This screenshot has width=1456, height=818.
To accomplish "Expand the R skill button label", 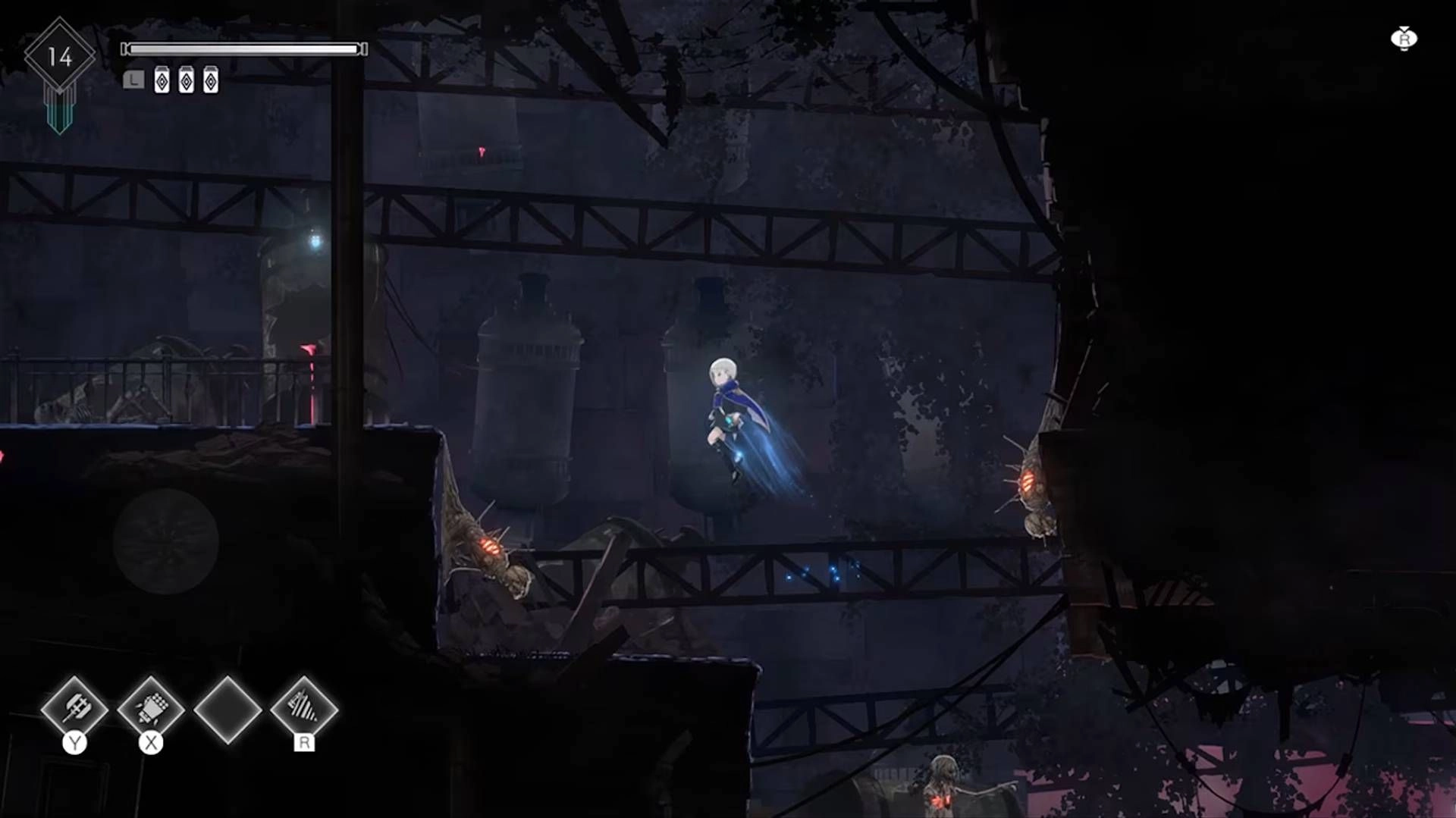I will (x=306, y=743).
